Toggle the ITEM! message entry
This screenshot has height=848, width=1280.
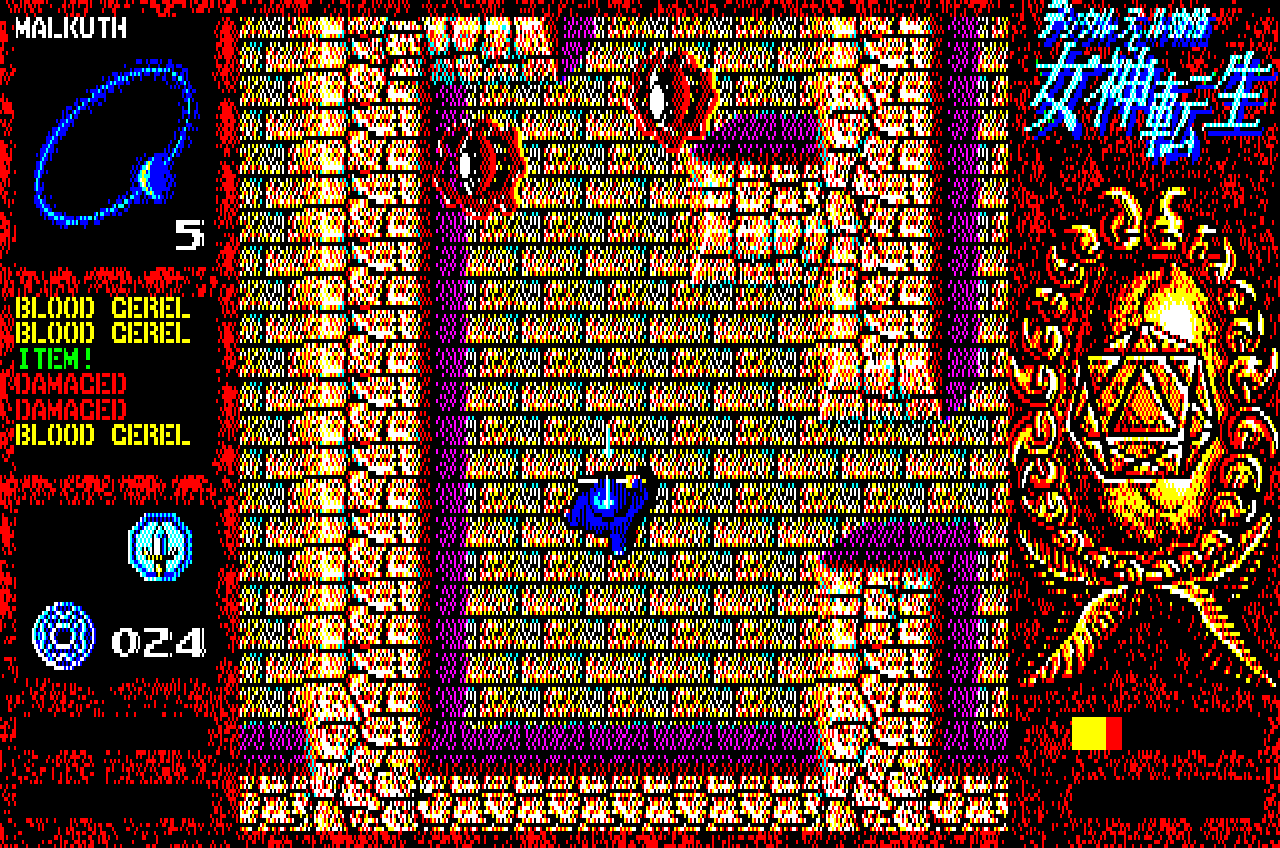[55, 358]
